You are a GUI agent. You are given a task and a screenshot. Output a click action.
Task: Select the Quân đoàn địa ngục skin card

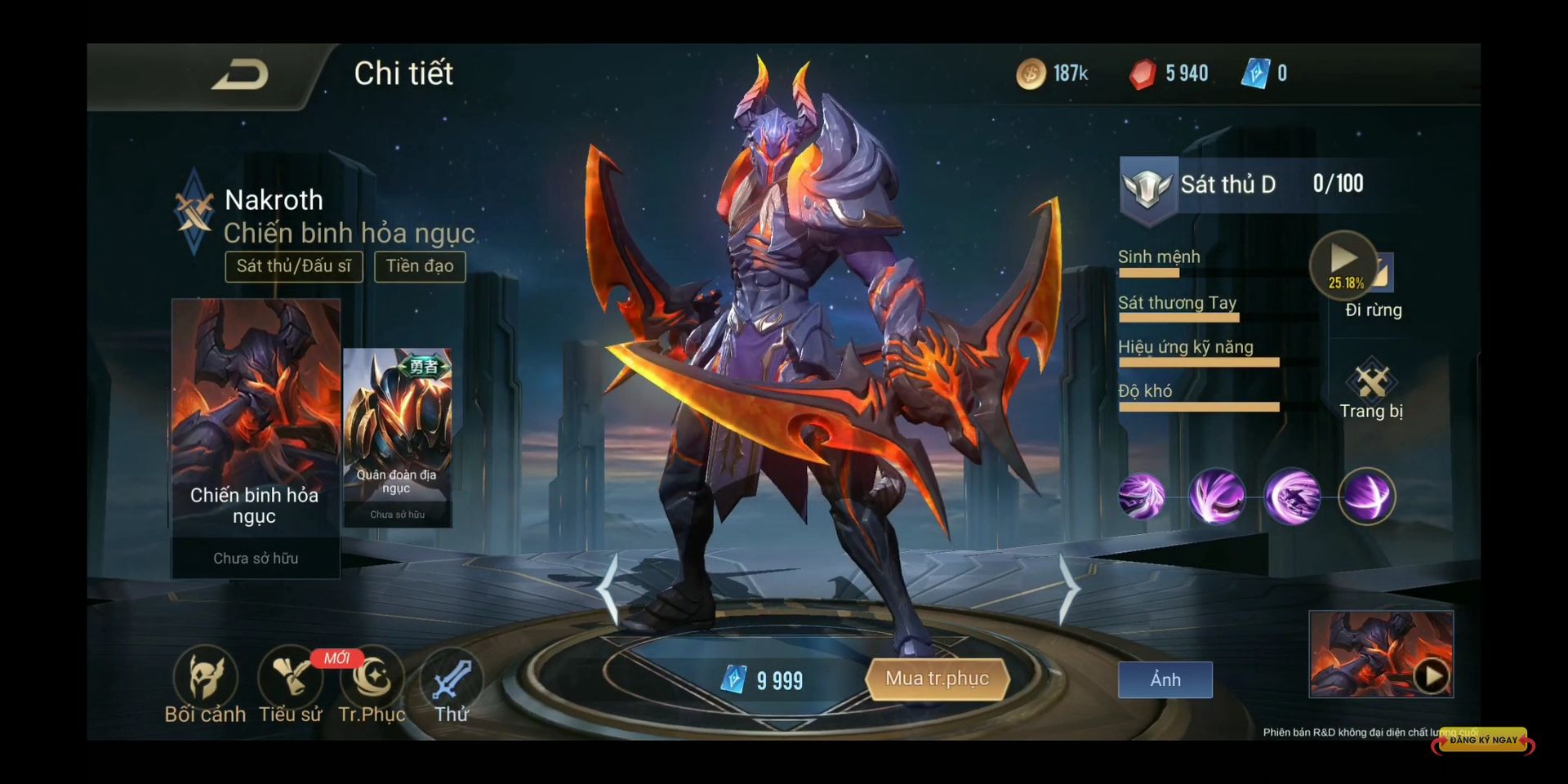(x=397, y=437)
